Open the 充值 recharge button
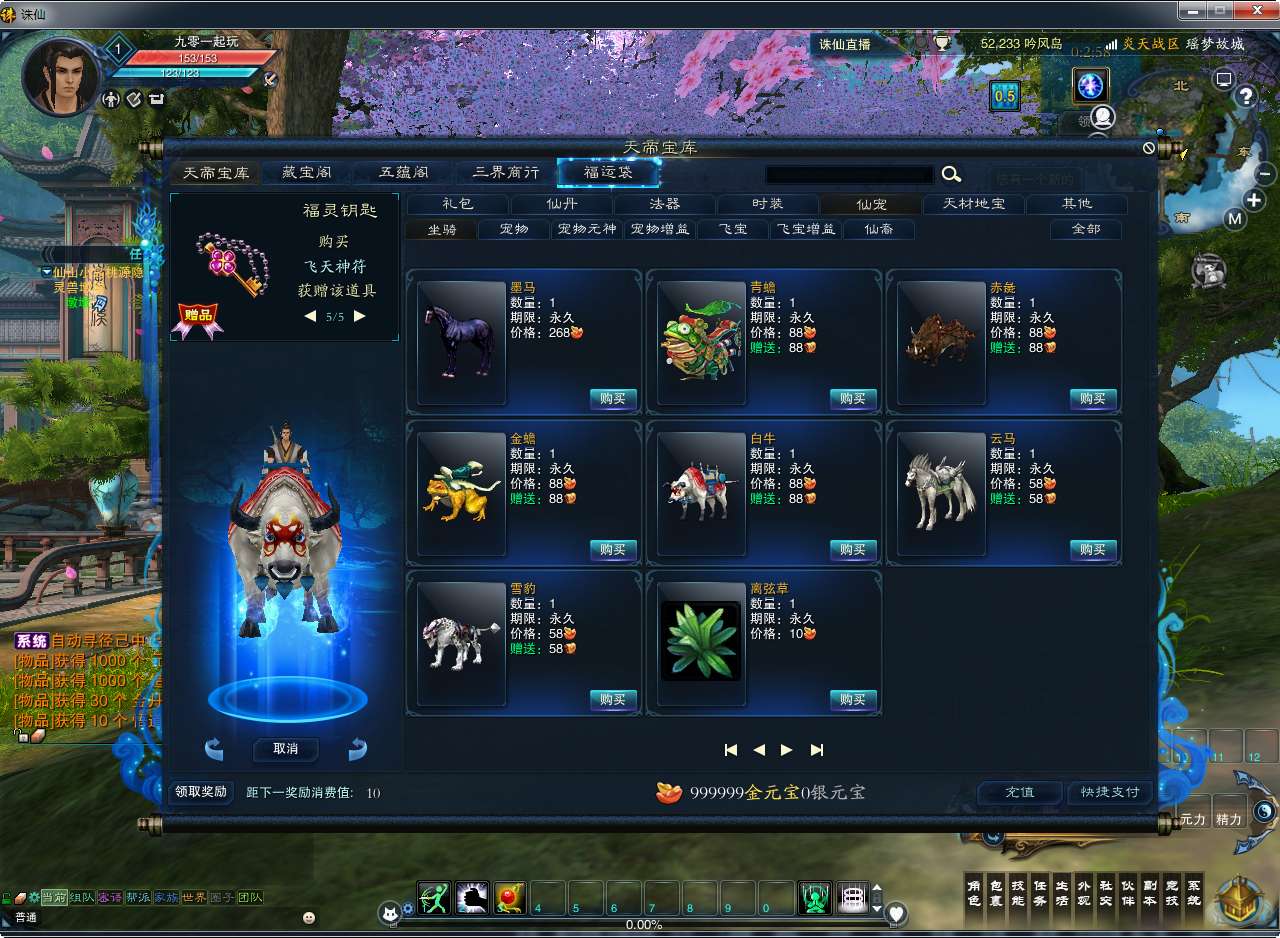 click(x=1019, y=792)
